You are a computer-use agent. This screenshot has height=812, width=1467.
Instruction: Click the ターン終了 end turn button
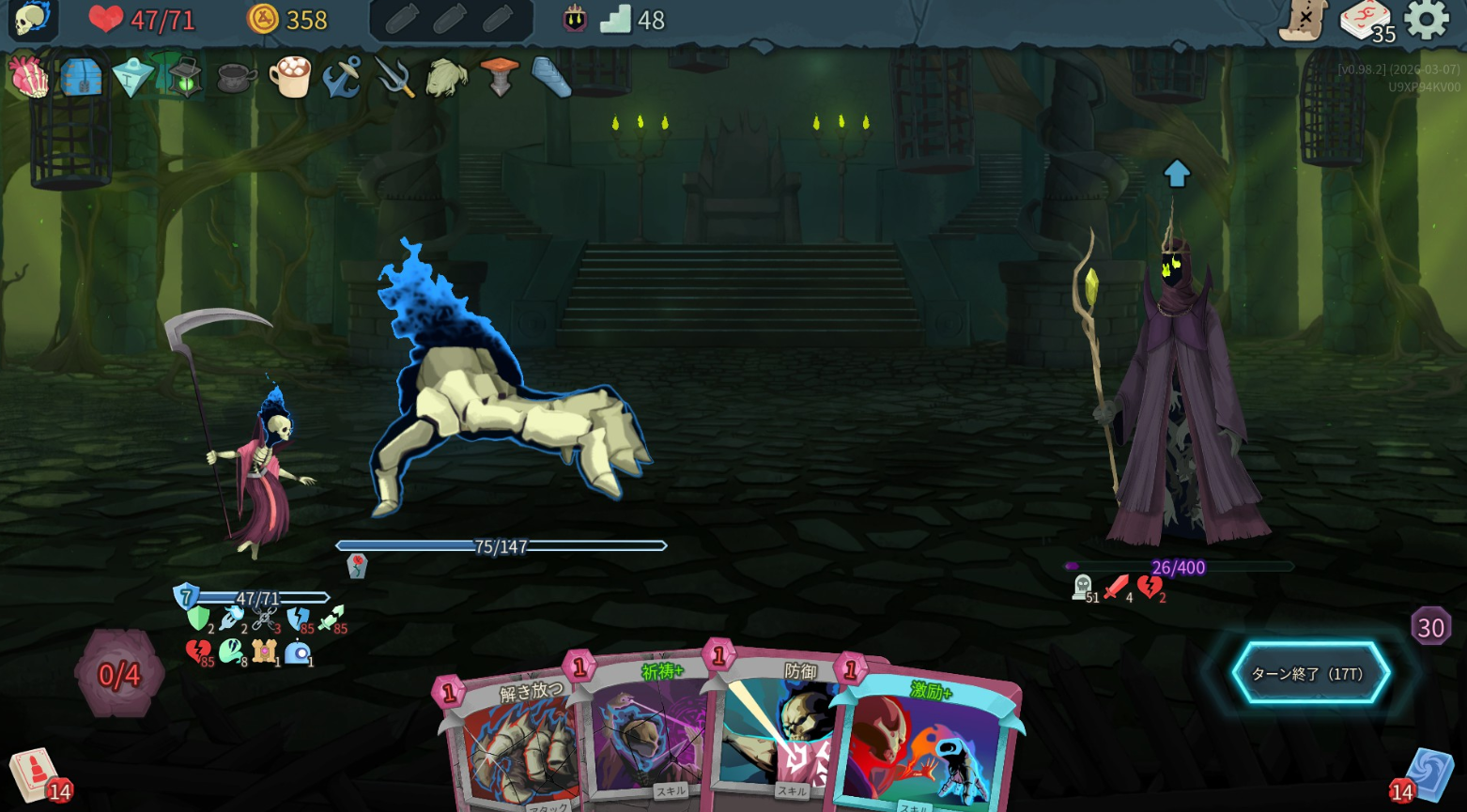coord(1310,673)
